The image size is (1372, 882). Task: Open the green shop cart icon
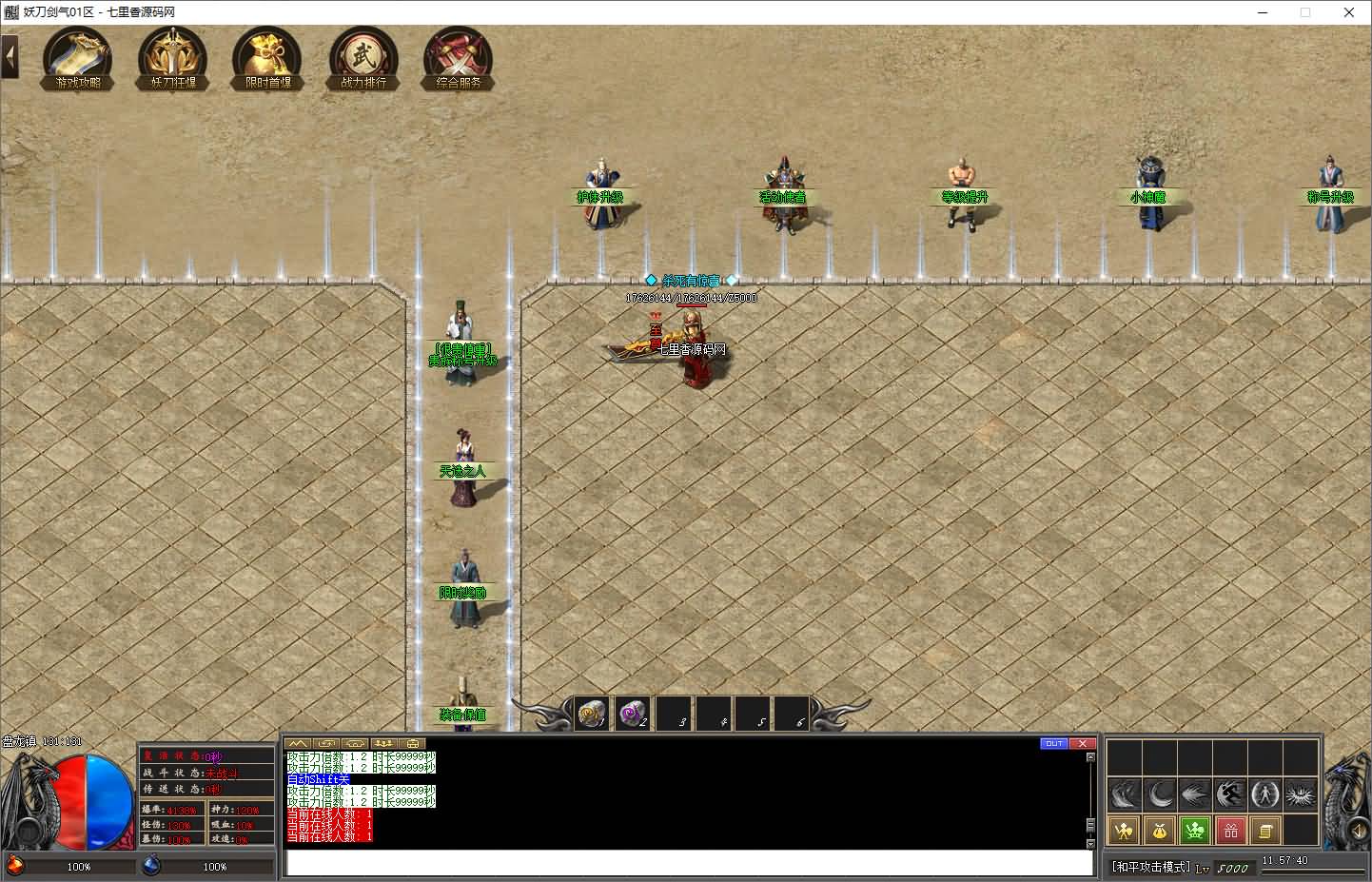pyautogui.click(x=1195, y=831)
